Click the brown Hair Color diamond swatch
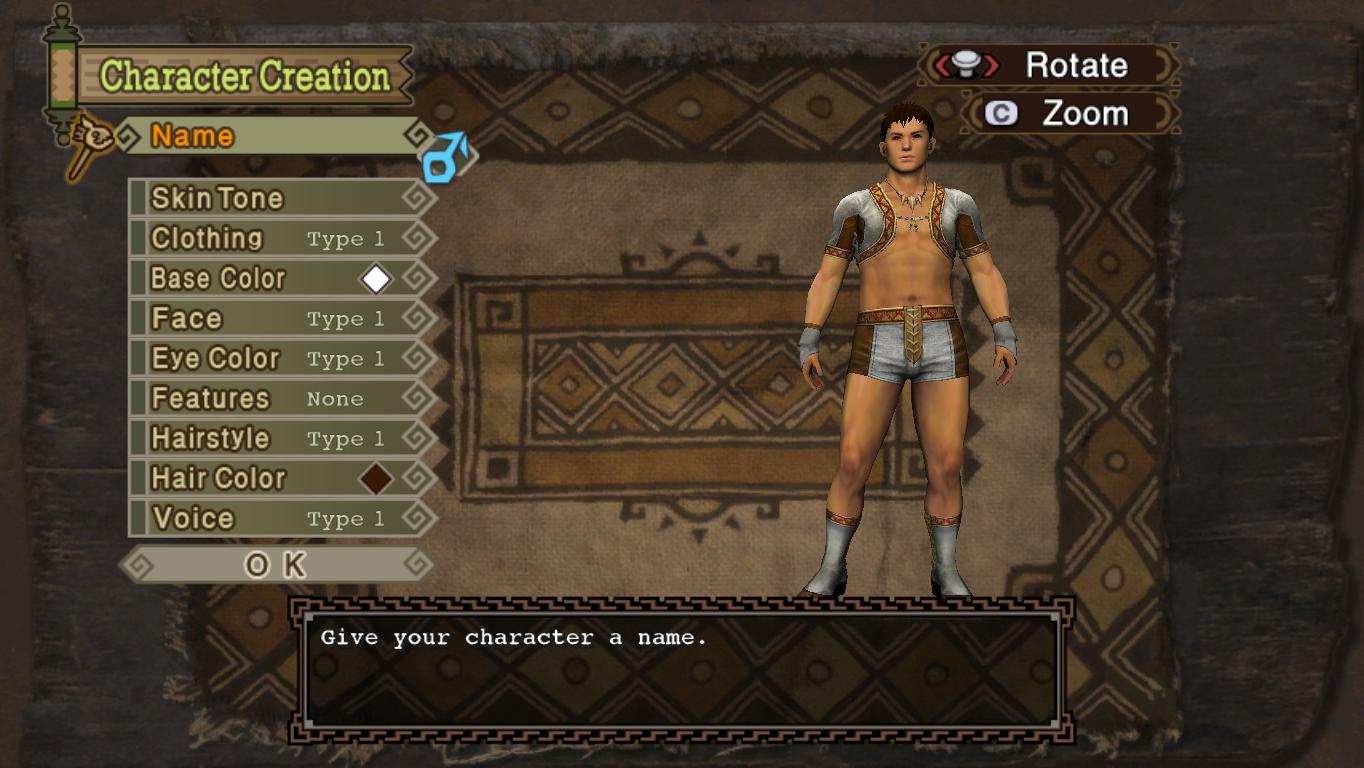The height and width of the screenshot is (768, 1364). coord(376,479)
